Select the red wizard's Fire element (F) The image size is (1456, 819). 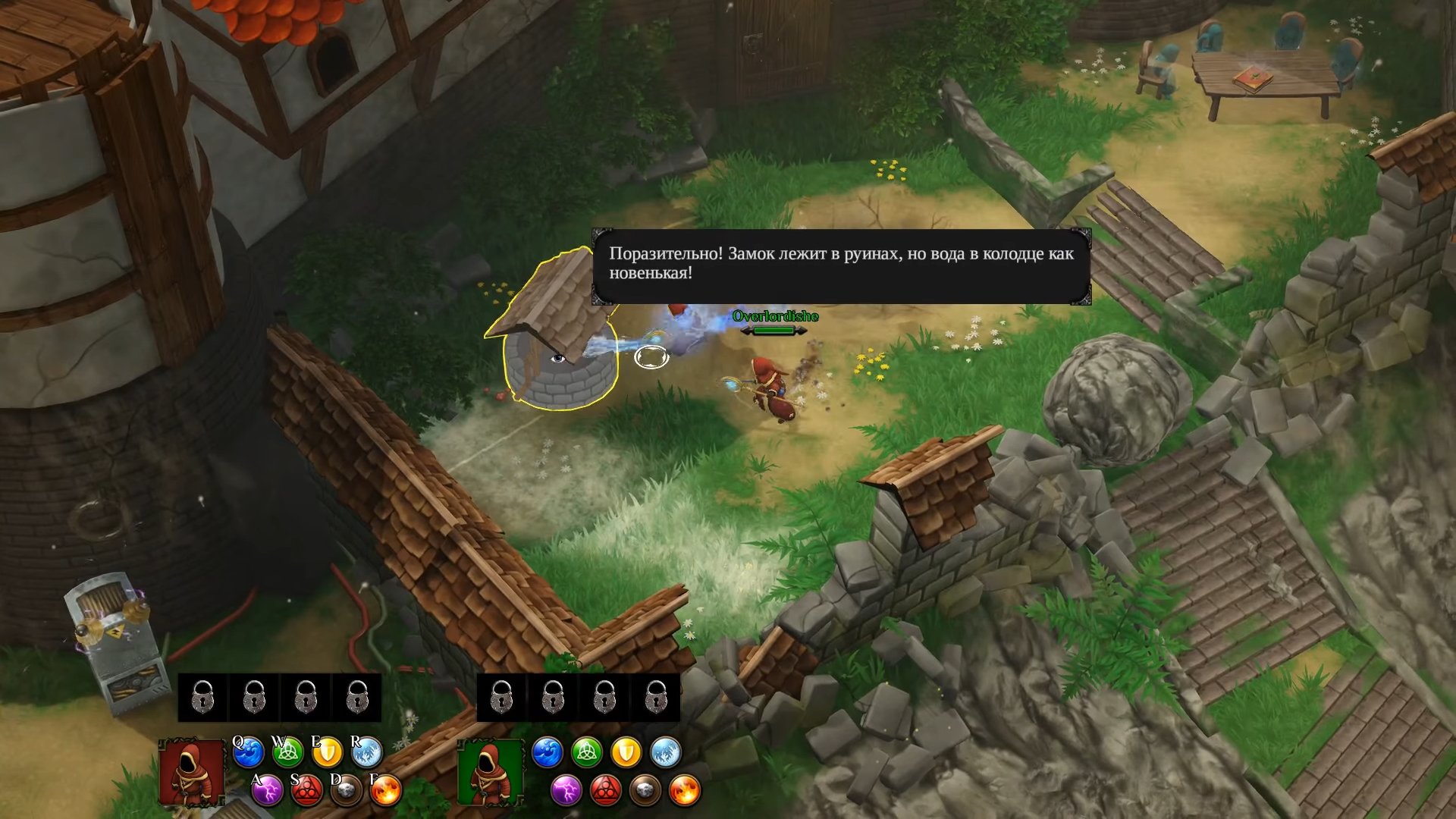[386, 792]
